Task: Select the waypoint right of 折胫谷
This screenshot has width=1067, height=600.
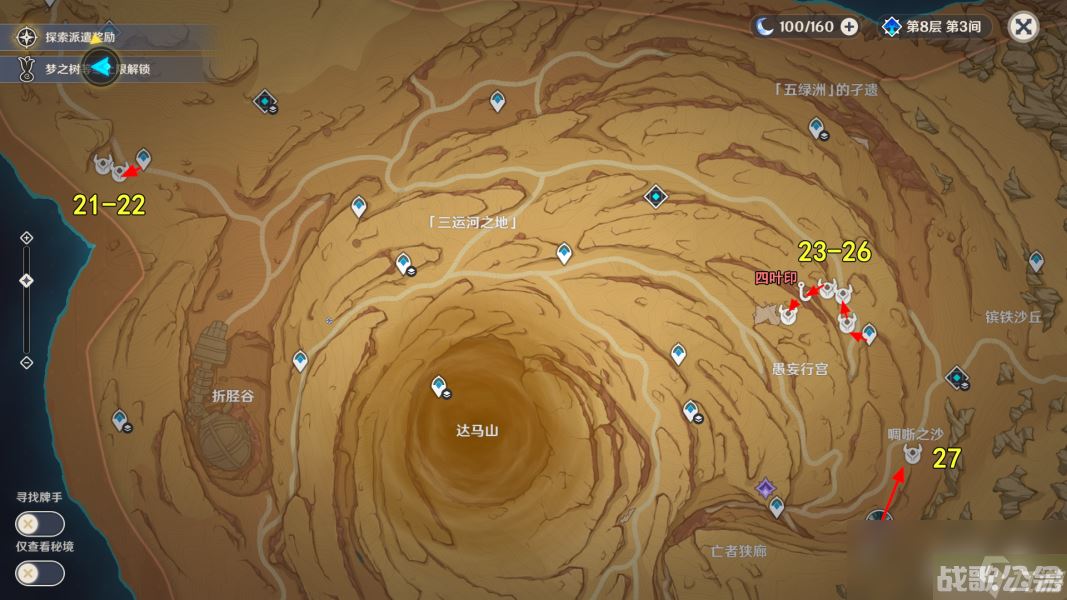Action: [300, 361]
